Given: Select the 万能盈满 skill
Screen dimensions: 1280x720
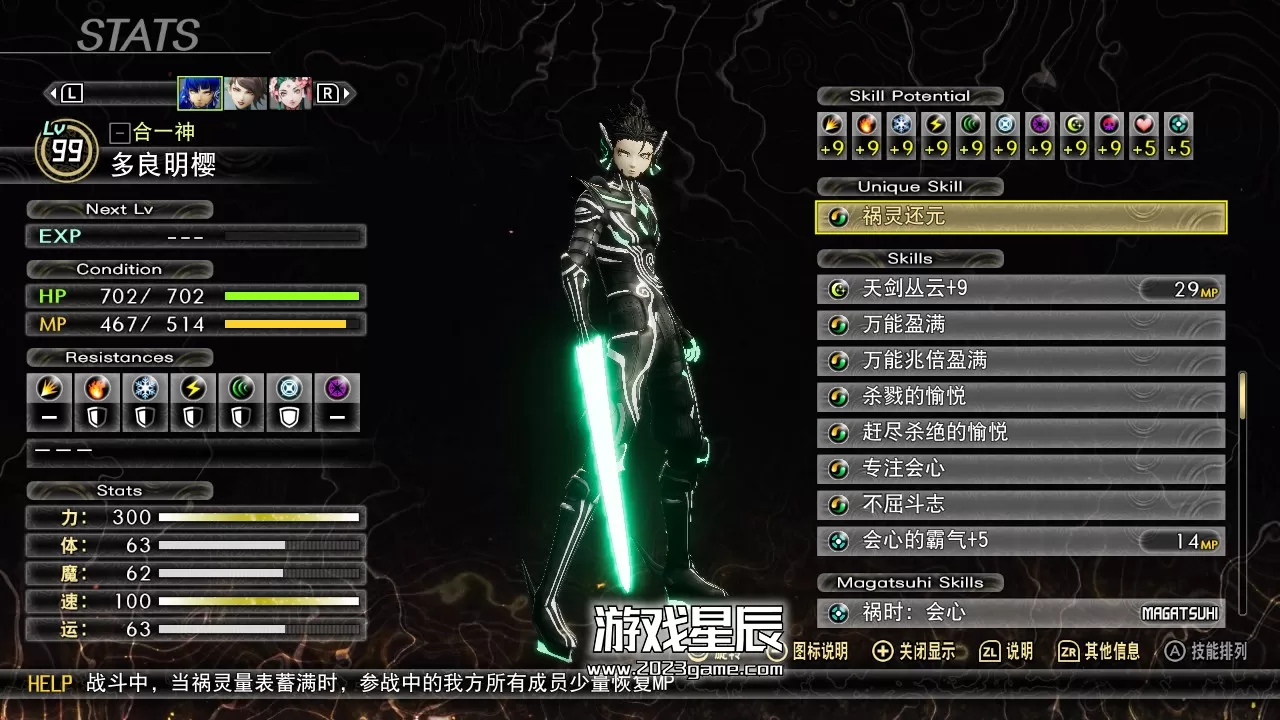Looking at the screenshot, I should pos(1020,325).
